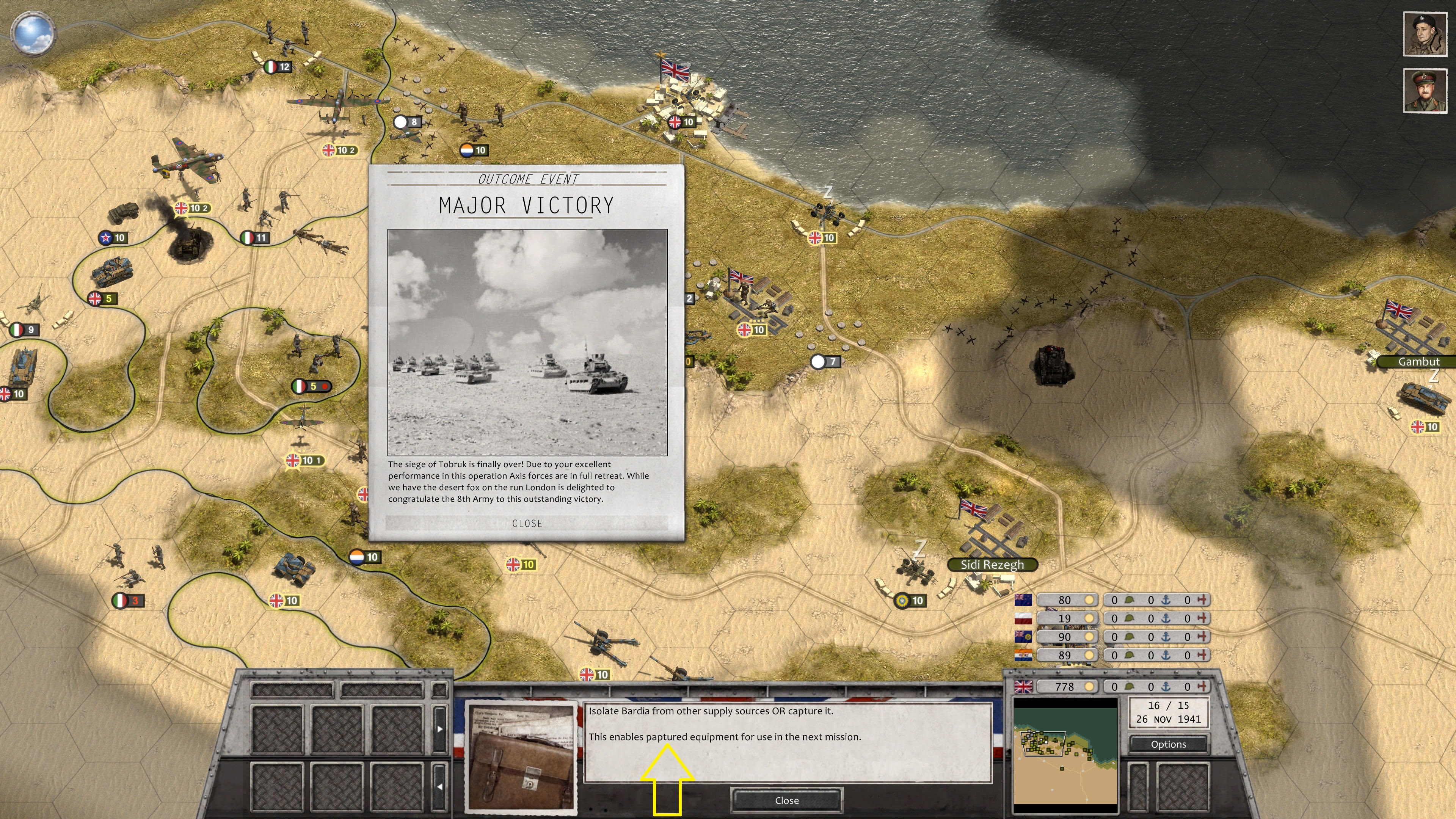Image resolution: width=1456 pixels, height=819 pixels.
Task: Select the British flag resource row
Action: [1023, 686]
